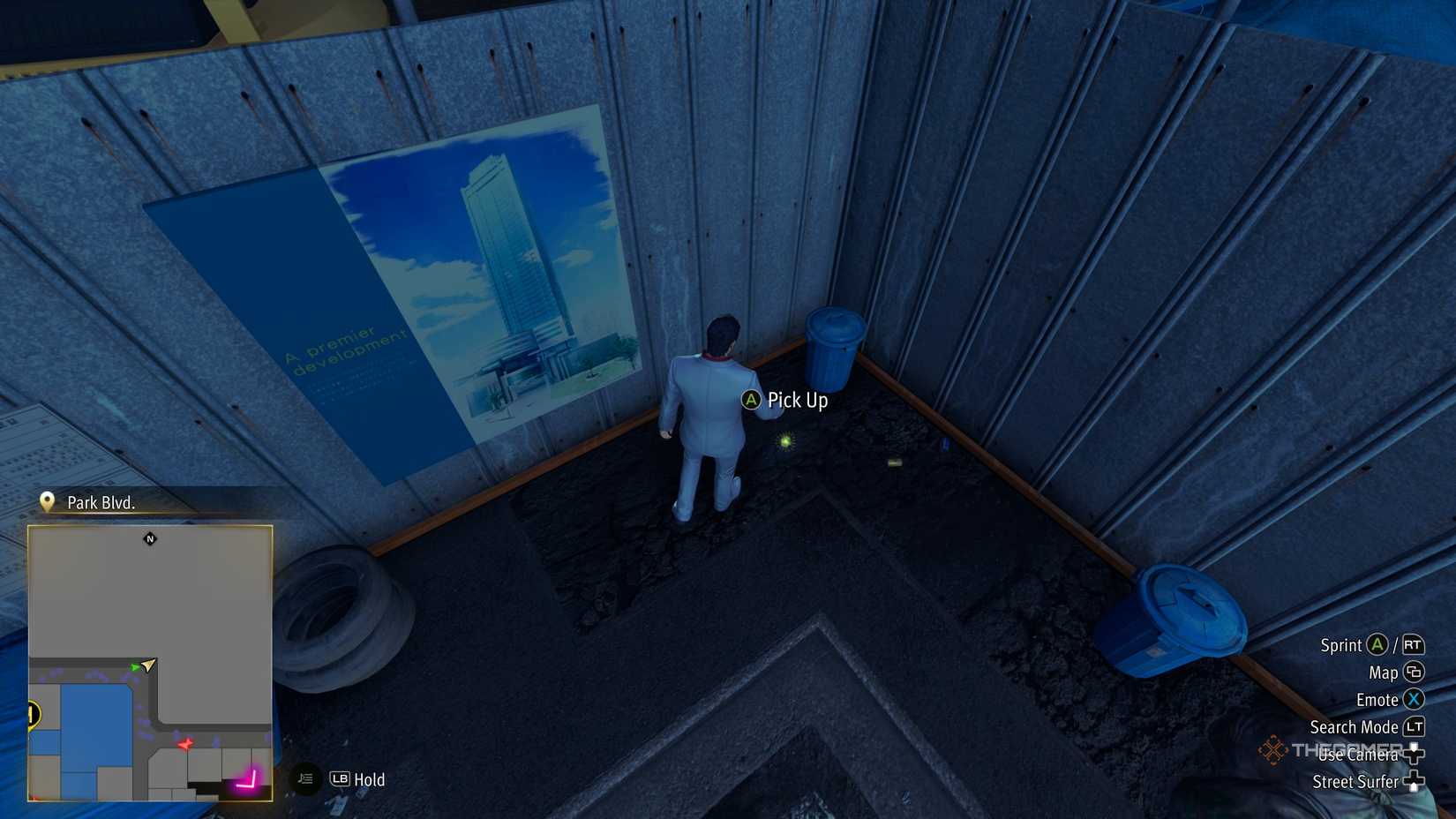Viewport: 1456px width, 819px height.
Task: Click the RT trigger icon next to Sprint
Action: (1414, 646)
